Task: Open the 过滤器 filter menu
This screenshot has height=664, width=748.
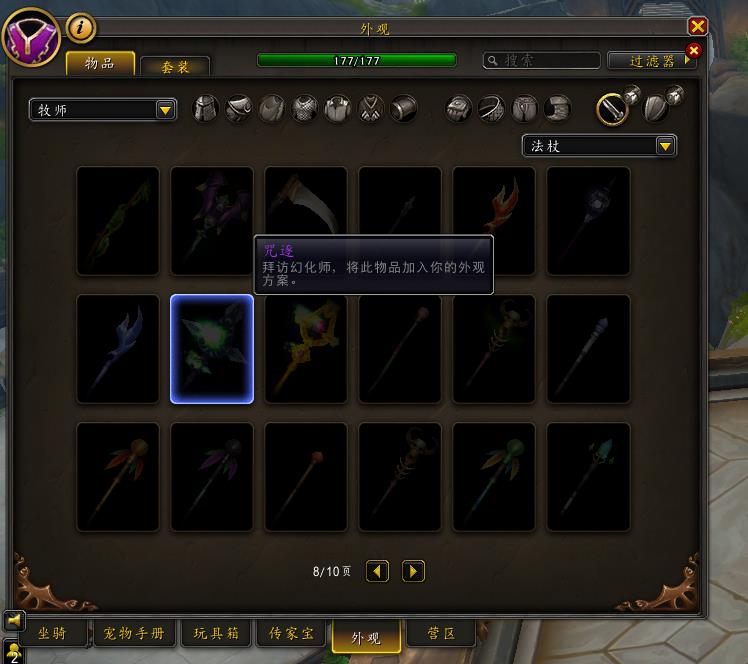Action: tap(652, 61)
